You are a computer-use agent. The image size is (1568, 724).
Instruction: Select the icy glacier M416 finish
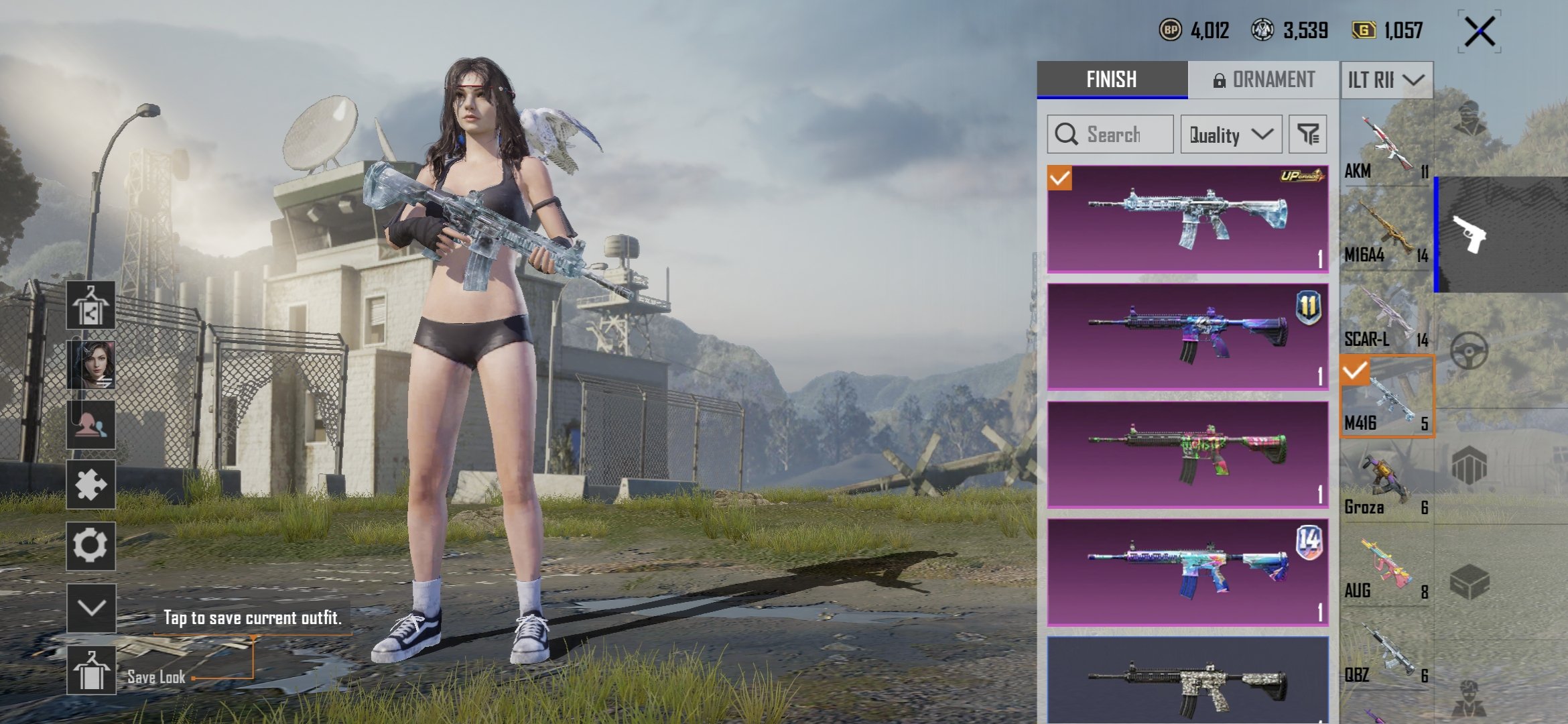coord(1187,219)
